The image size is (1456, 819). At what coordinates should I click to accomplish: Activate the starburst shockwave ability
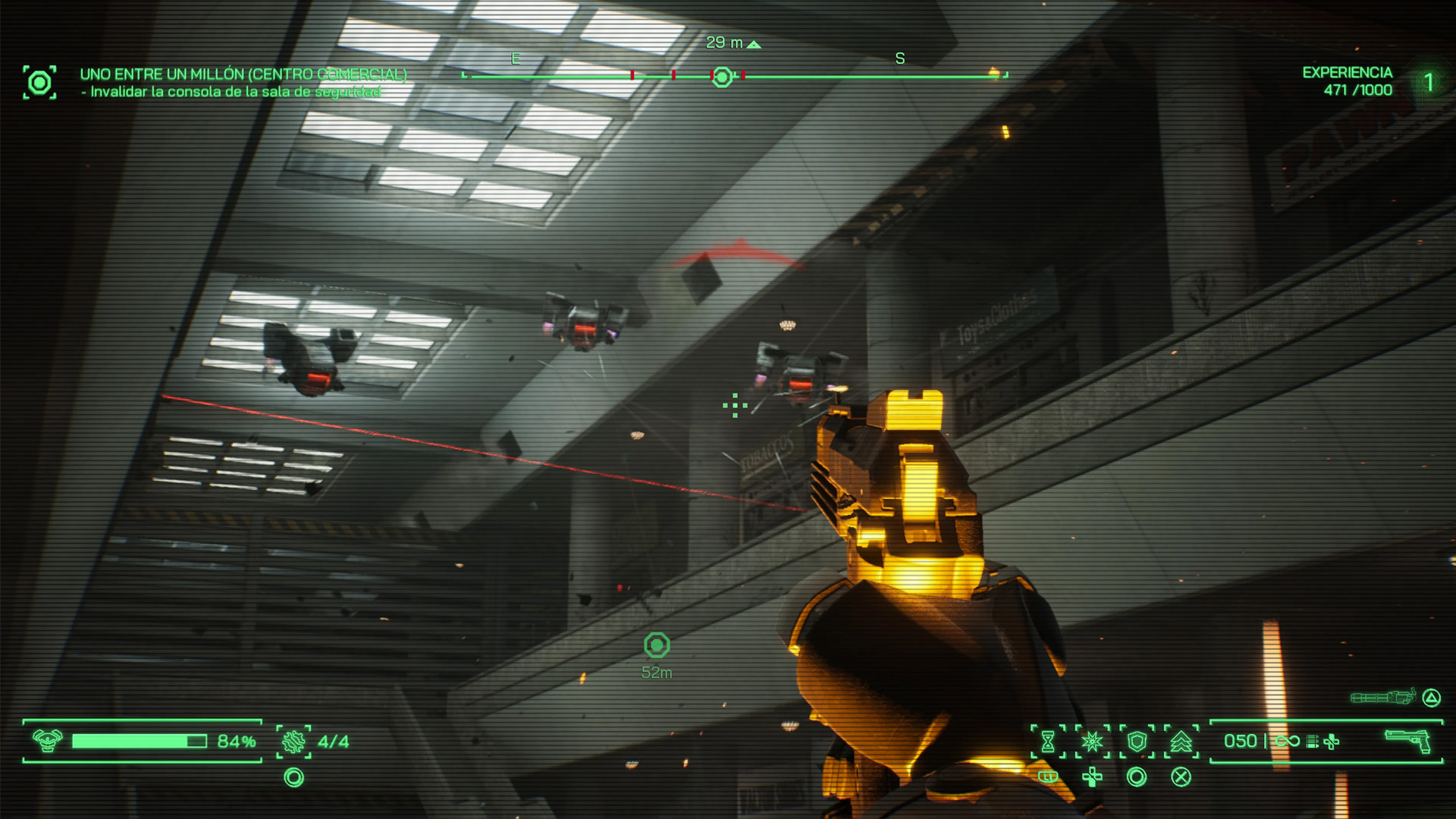coord(1092,741)
